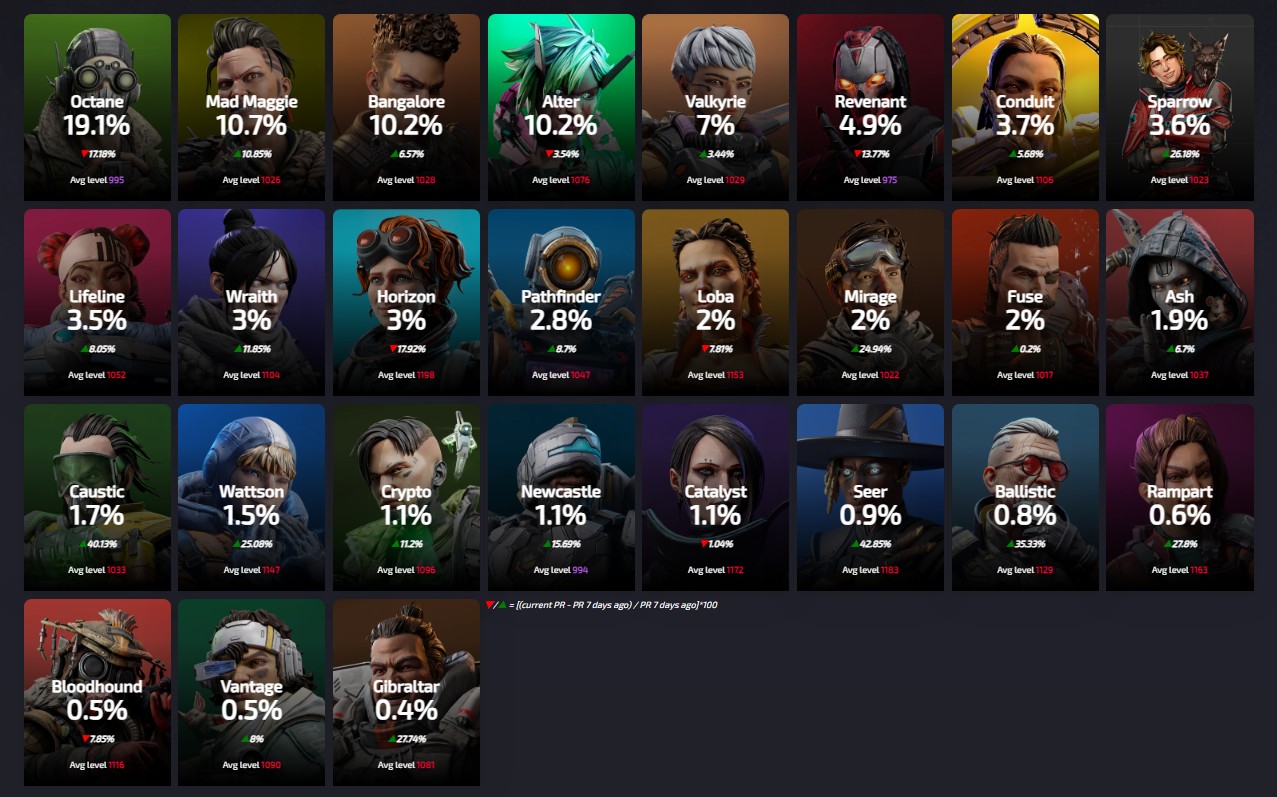Screen dimensions: 1277x797
Task: Open the Revenant legend tile
Action: [x=870, y=107]
